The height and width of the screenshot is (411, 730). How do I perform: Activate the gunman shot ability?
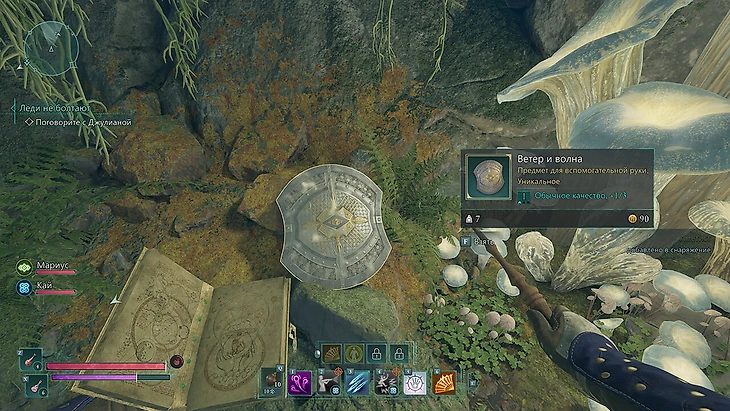[328, 381]
